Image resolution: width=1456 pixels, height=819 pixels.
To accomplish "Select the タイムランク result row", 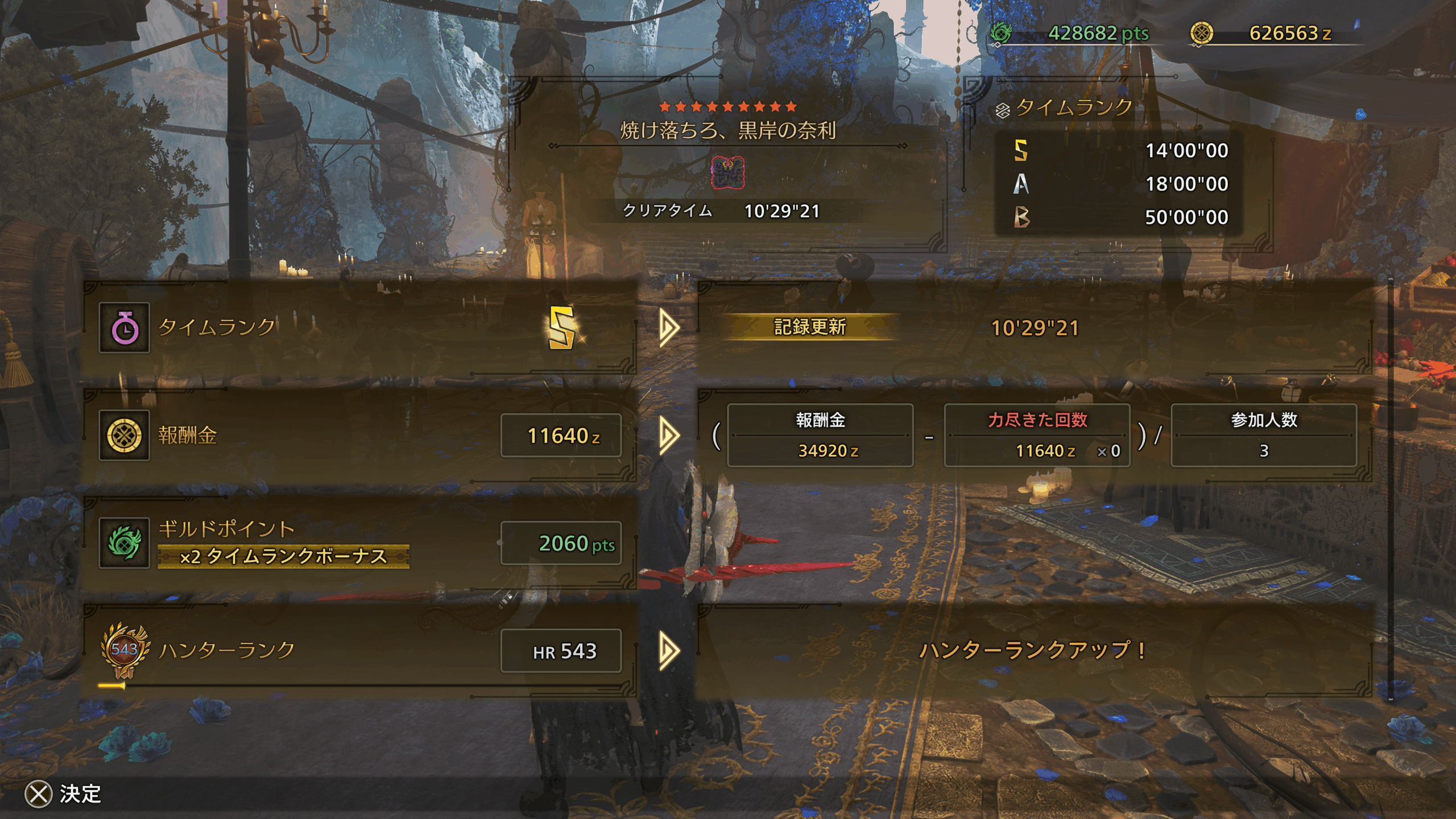I will tap(359, 328).
